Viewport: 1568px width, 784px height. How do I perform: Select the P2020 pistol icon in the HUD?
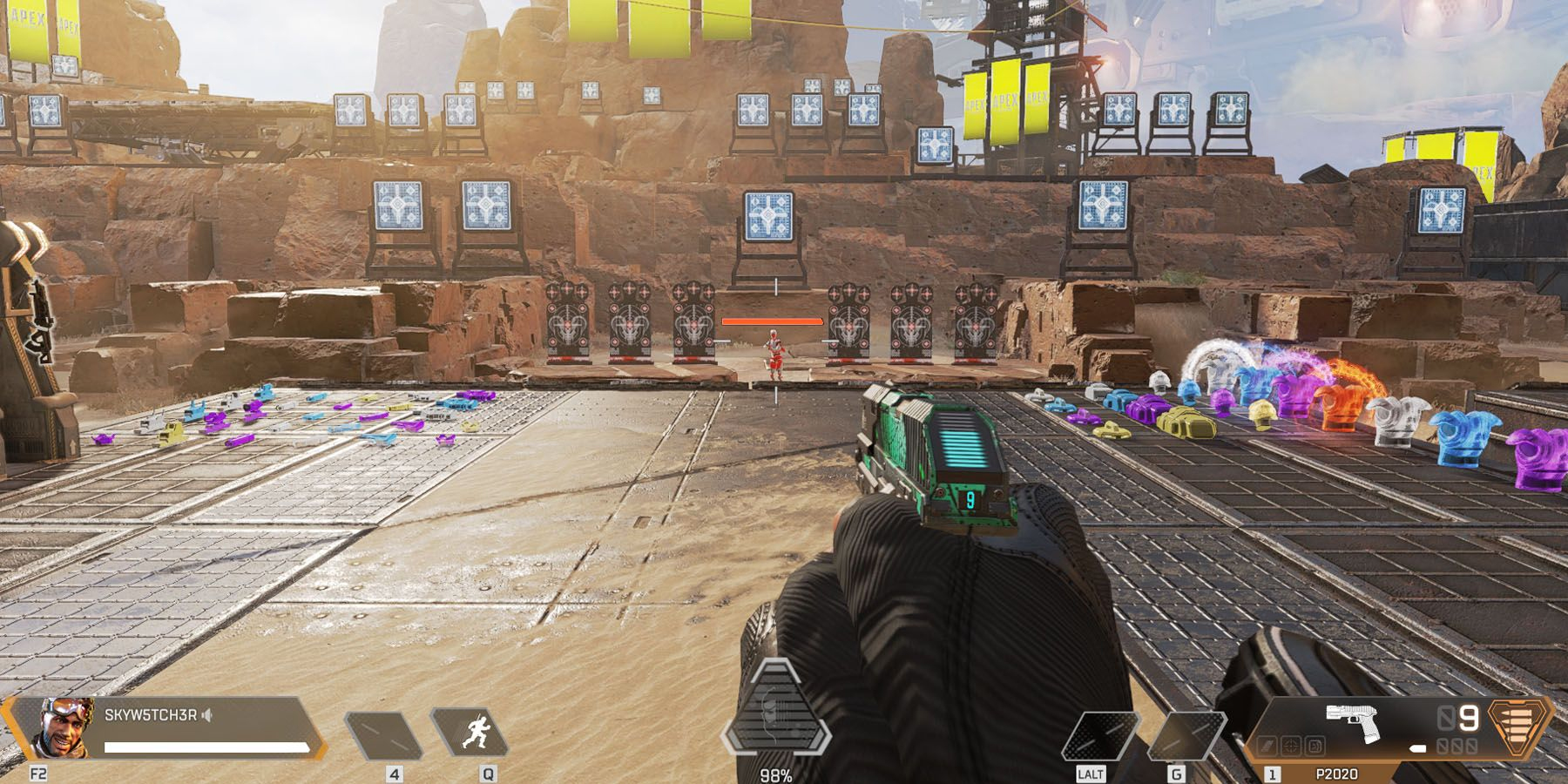click(x=1353, y=720)
